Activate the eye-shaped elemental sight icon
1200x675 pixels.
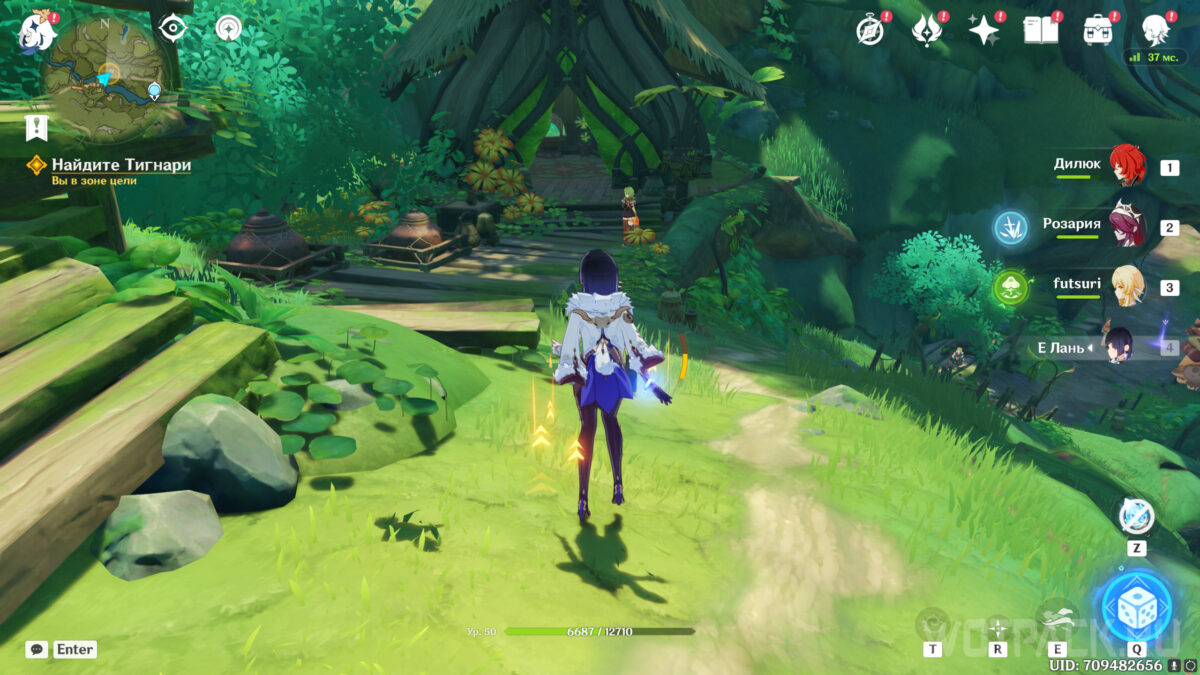click(173, 28)
